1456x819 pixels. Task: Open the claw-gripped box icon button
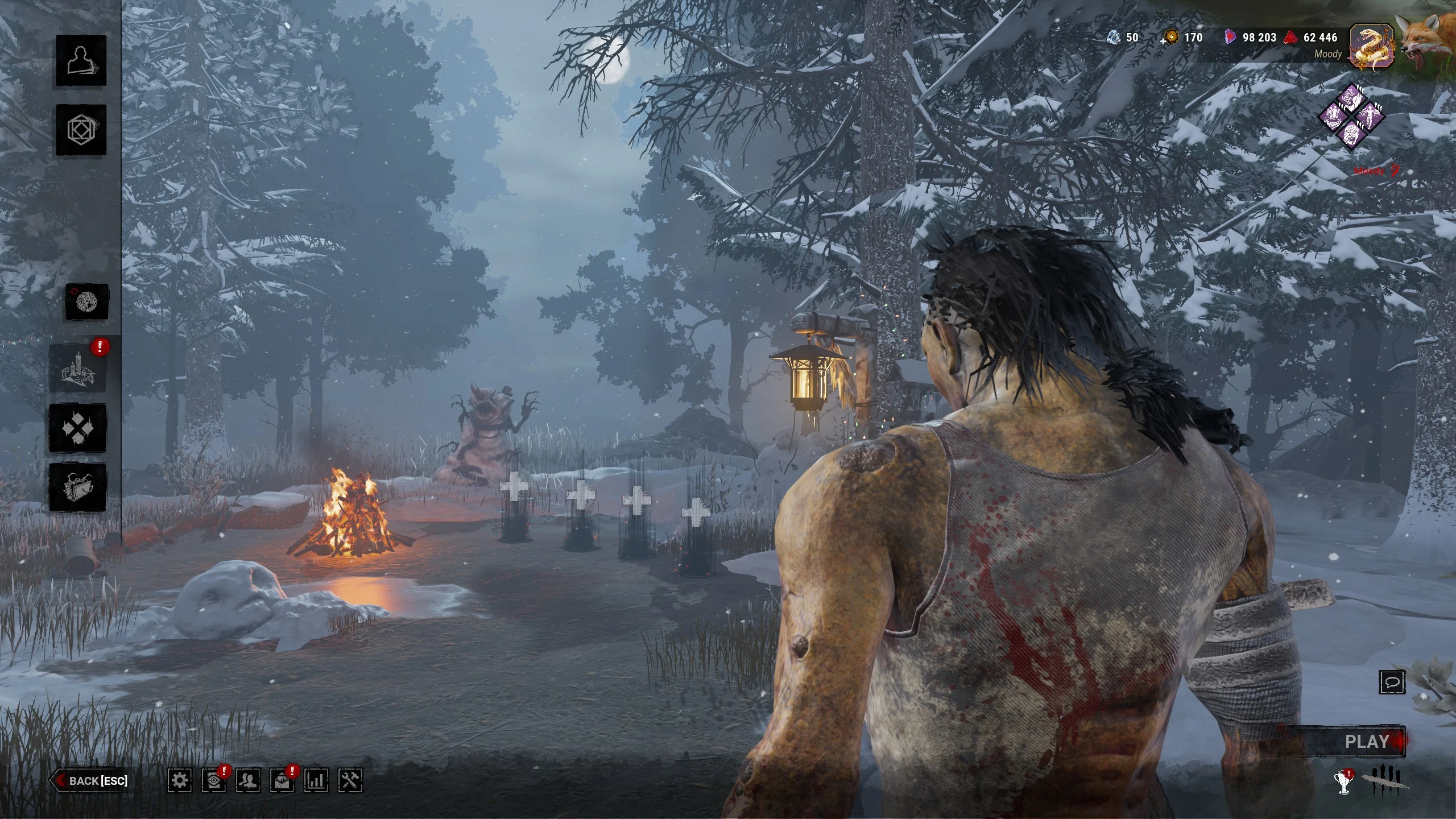(78, 487)
